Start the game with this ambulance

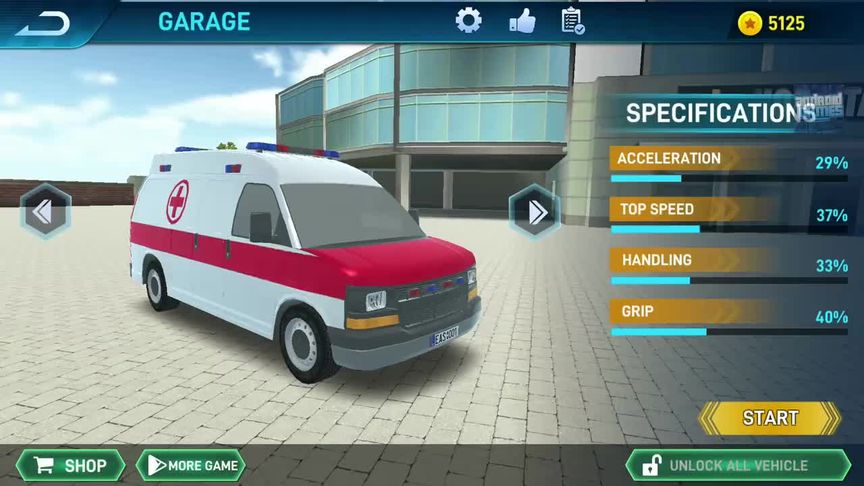[769, 418]
